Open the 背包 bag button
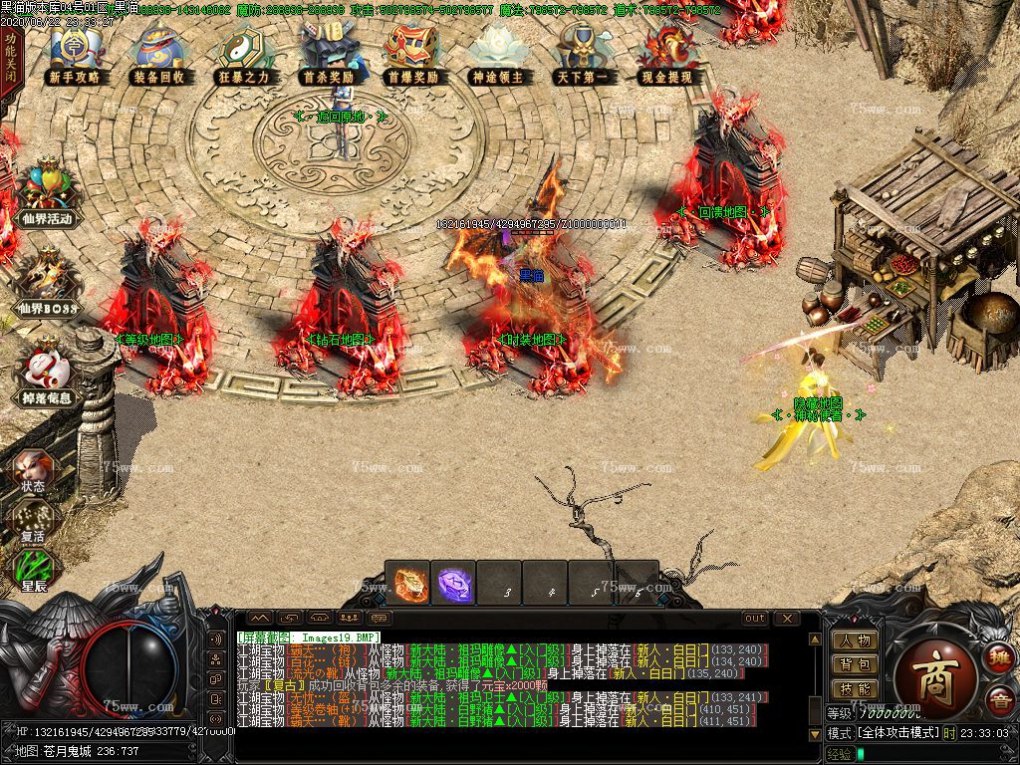The width and height of the screenshot is (1020, 765). (854, 664)
